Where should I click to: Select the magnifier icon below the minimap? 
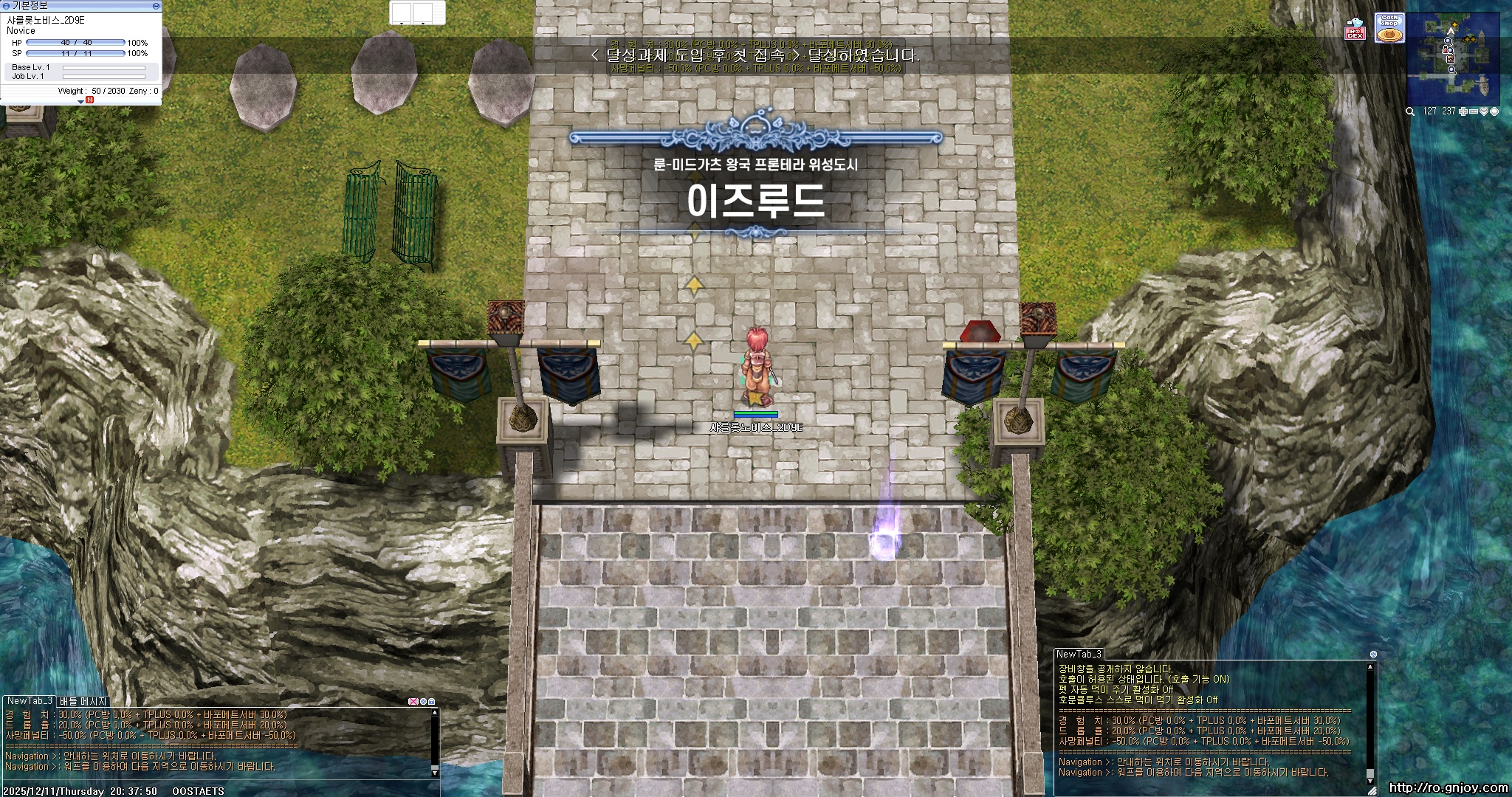1410,112
